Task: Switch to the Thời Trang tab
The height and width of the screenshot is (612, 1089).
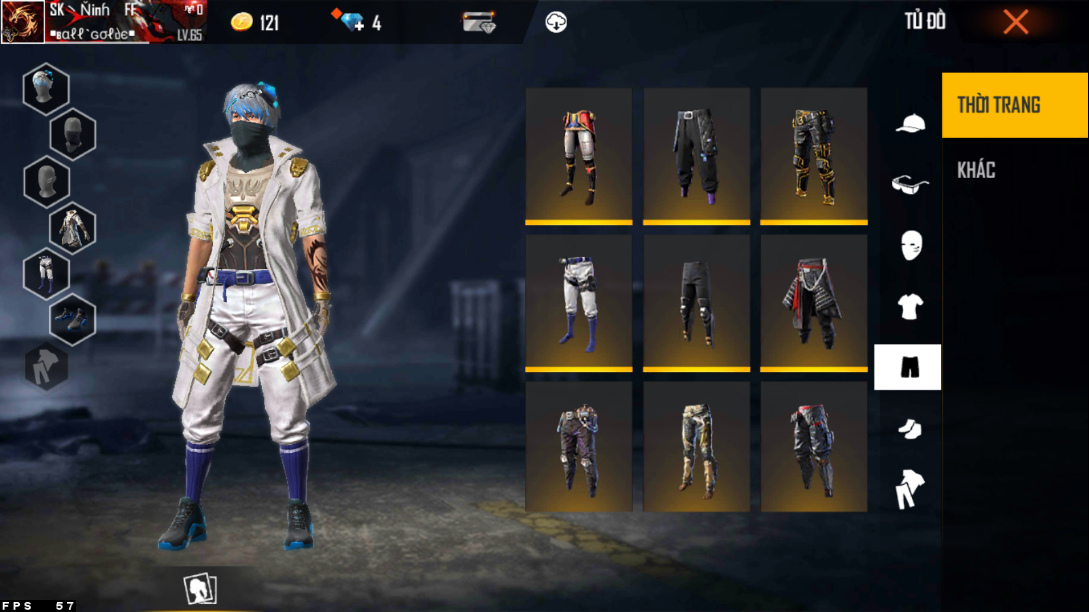Action: [x=1014, y=105]
